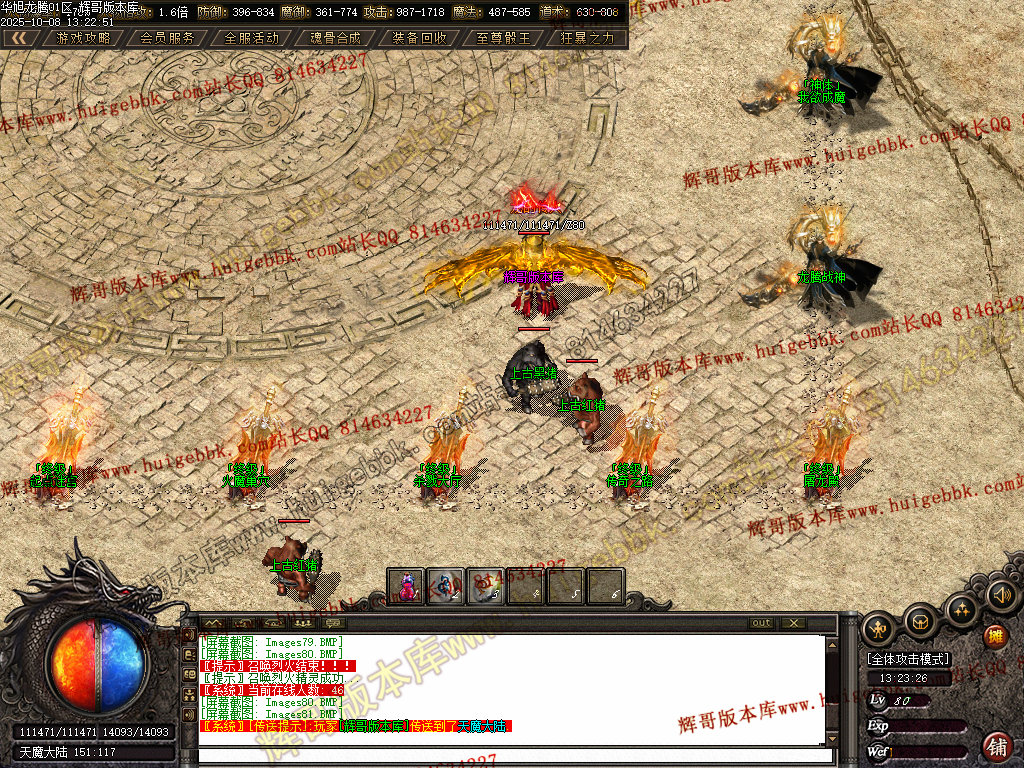Open the red 铺 shop button
The height and width of the screenshot is (768, 1024).
pos(997,745)
